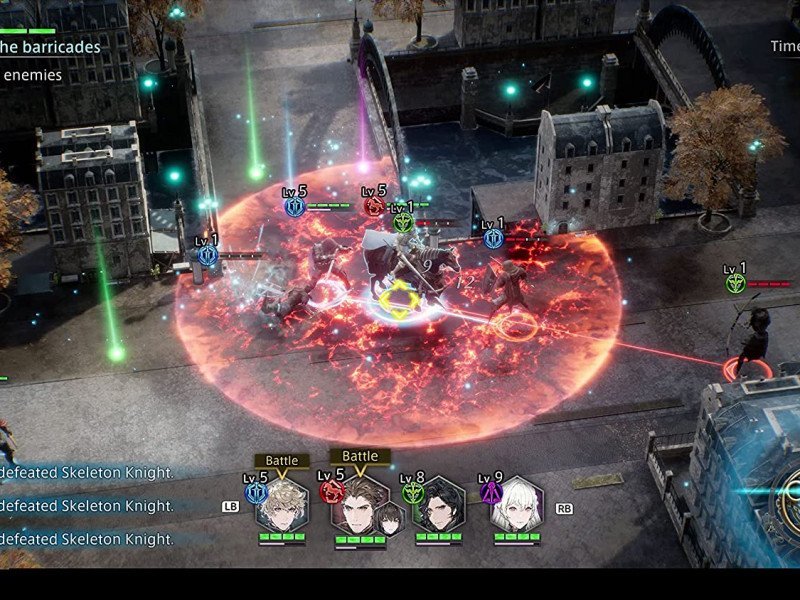800x600 pixels.
Task: Click the barricades objective tracker text
Action: pos(50,47)
